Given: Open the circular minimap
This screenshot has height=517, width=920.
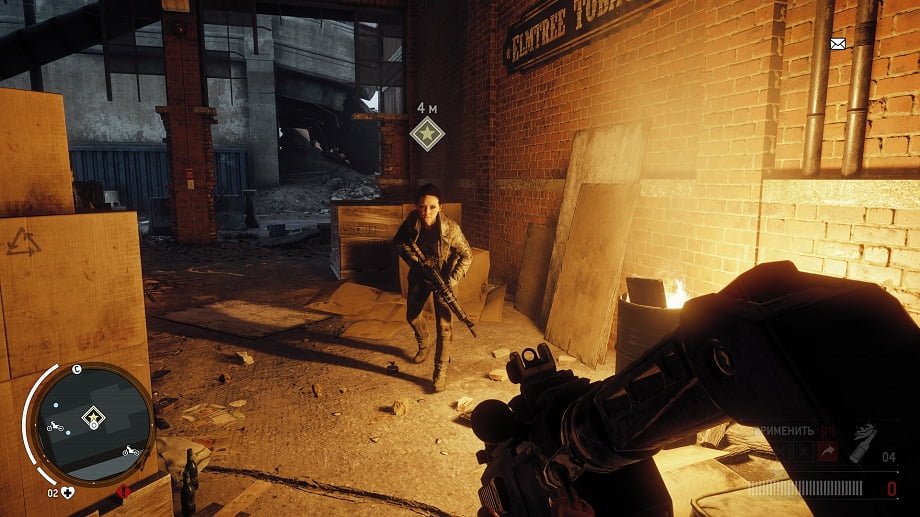Looking at the screenshot, I should (93, 418).
